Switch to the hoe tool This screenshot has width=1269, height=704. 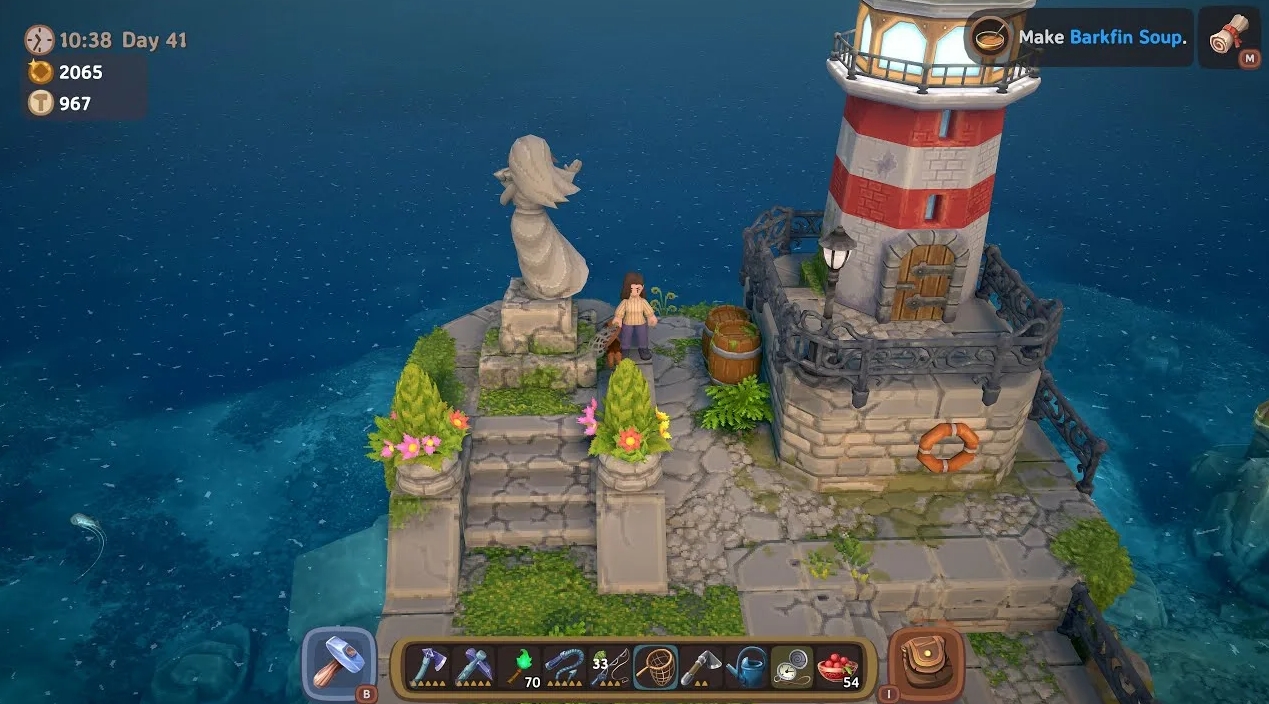point(700,665)
